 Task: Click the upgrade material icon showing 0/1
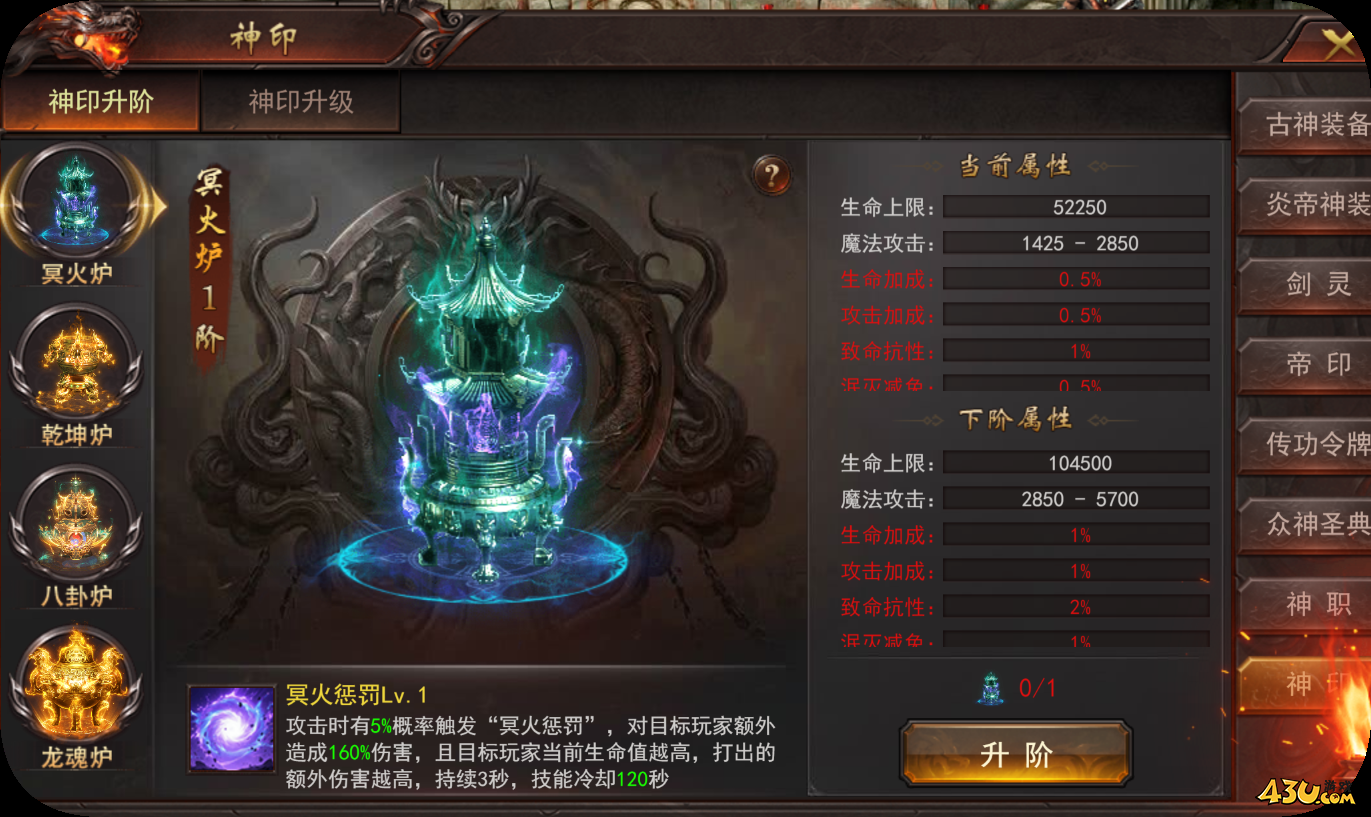[989, 688]
